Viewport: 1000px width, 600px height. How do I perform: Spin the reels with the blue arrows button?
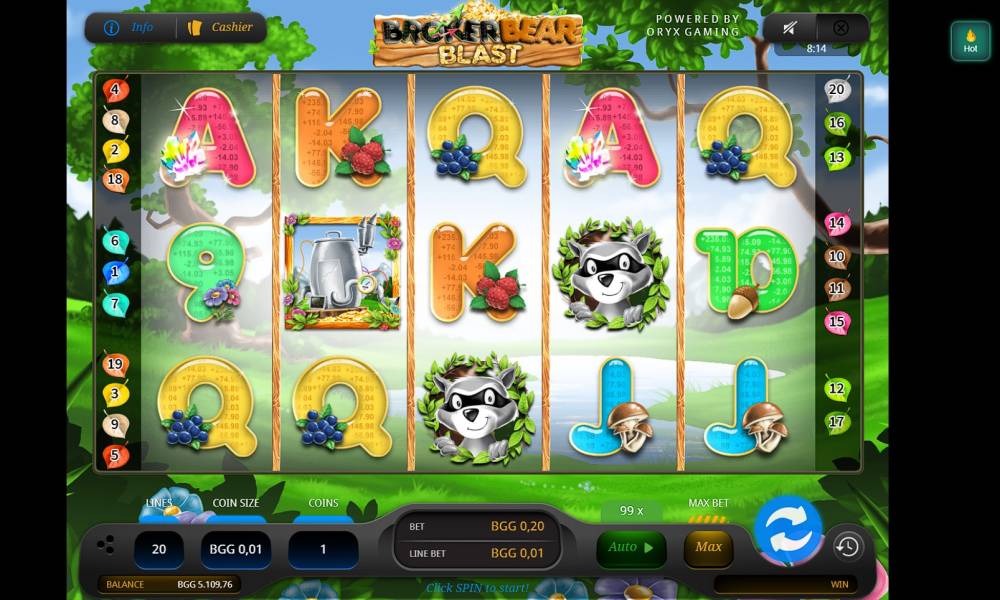click(x=787, y=530)
